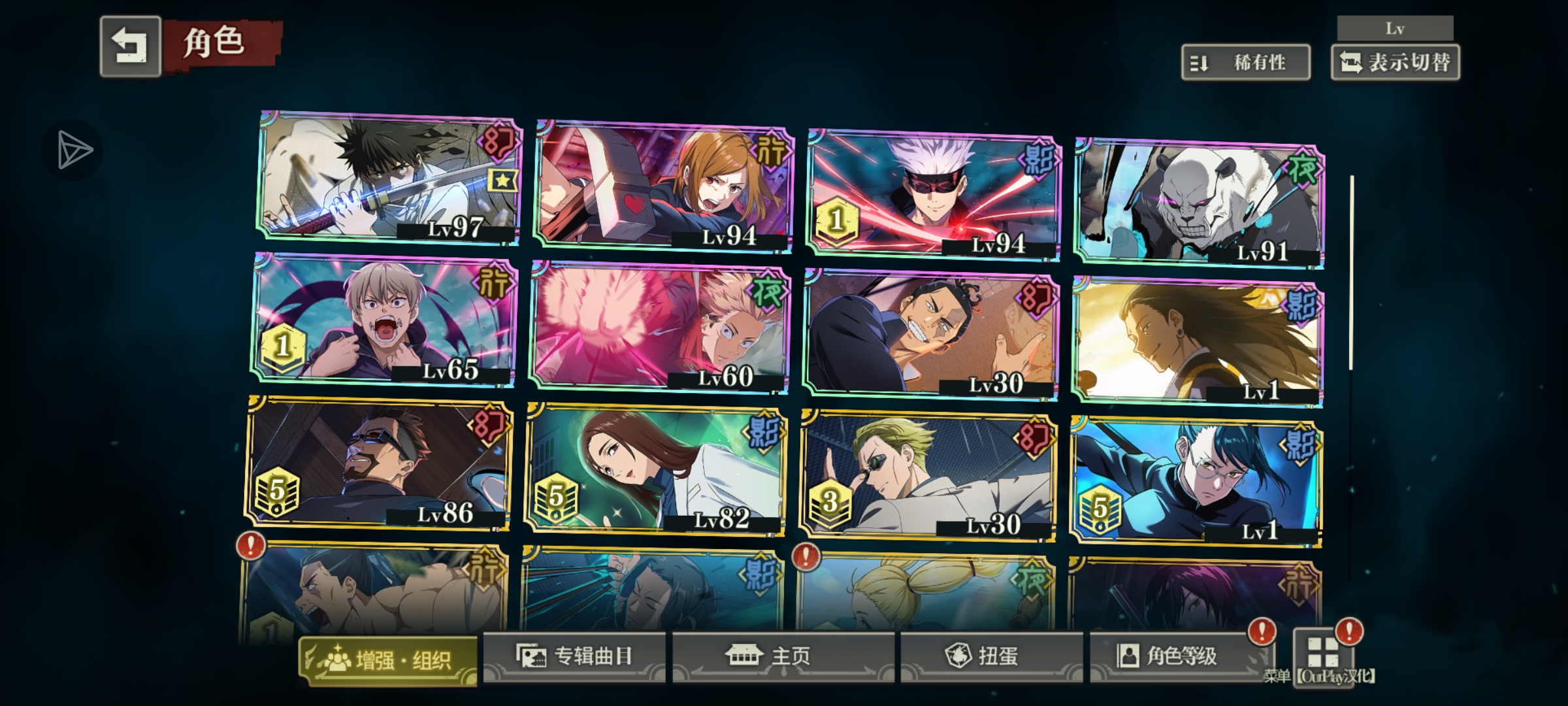This screenshot has width=1568, height=706.
Task: Choose the Lv60 pink punch character card
Action: coord(660,327)
